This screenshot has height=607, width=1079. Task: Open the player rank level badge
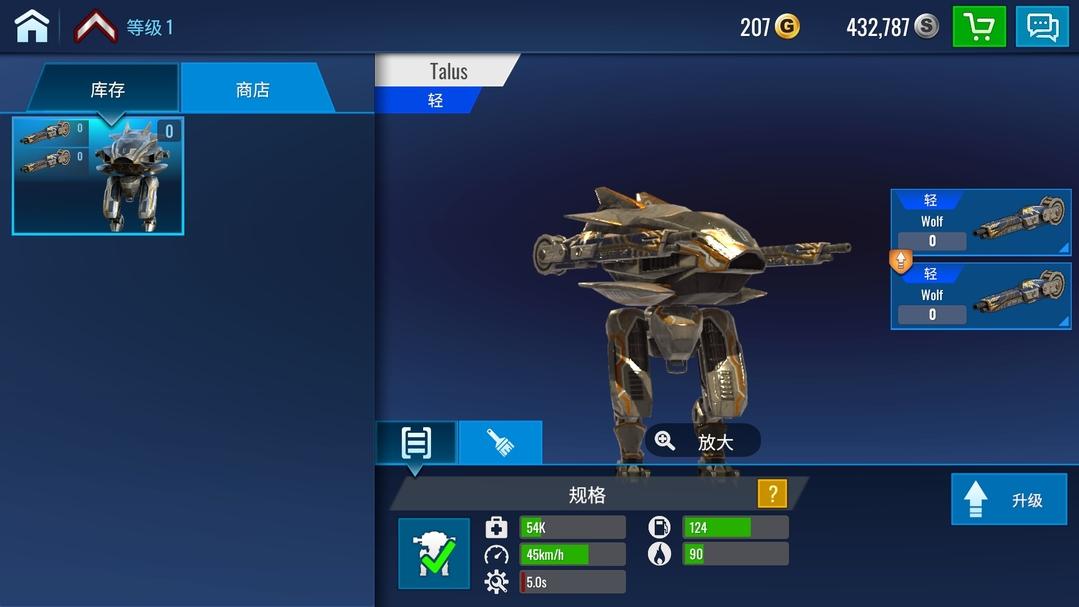96,27
